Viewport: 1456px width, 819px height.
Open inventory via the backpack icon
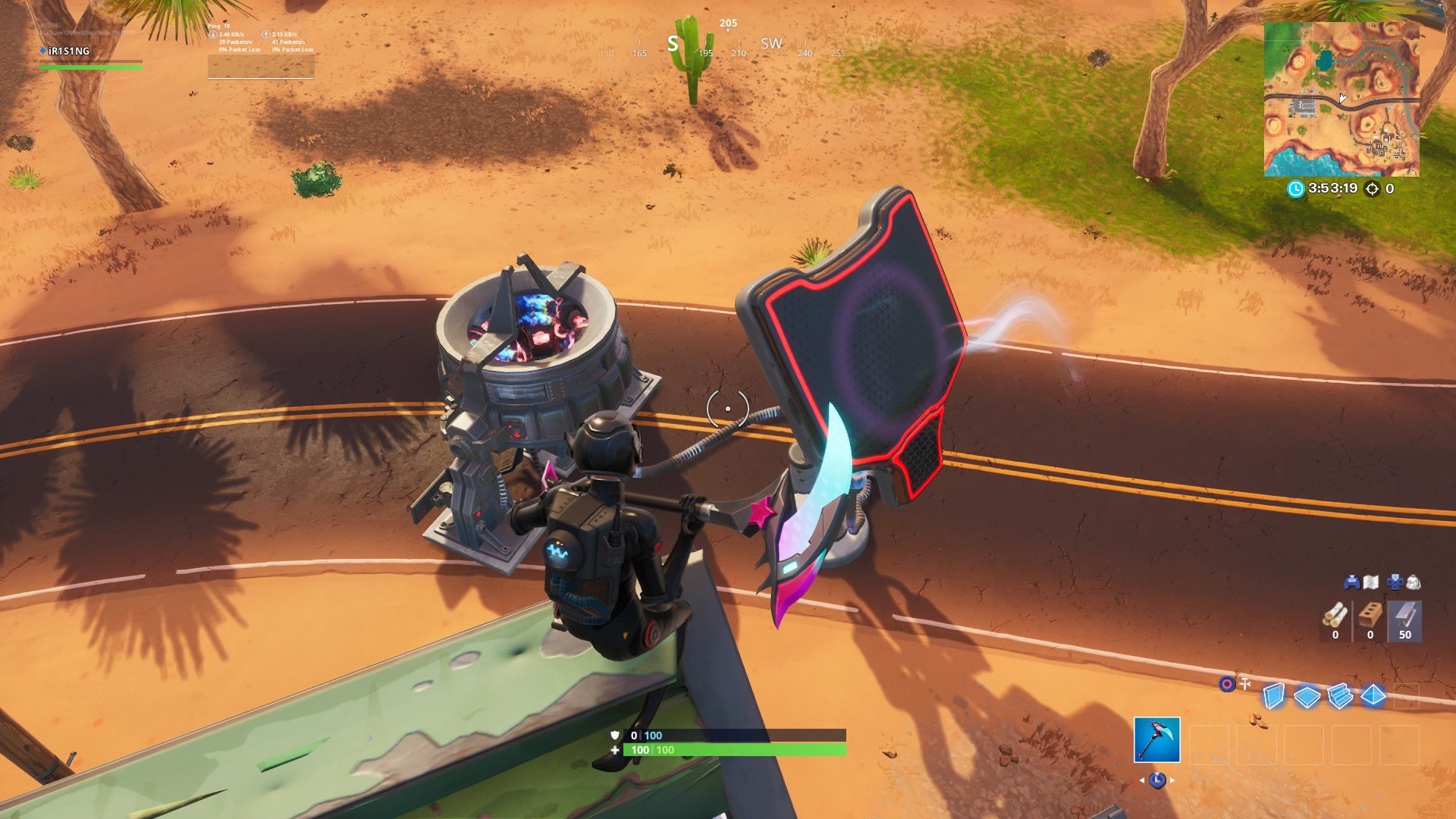1413,582
